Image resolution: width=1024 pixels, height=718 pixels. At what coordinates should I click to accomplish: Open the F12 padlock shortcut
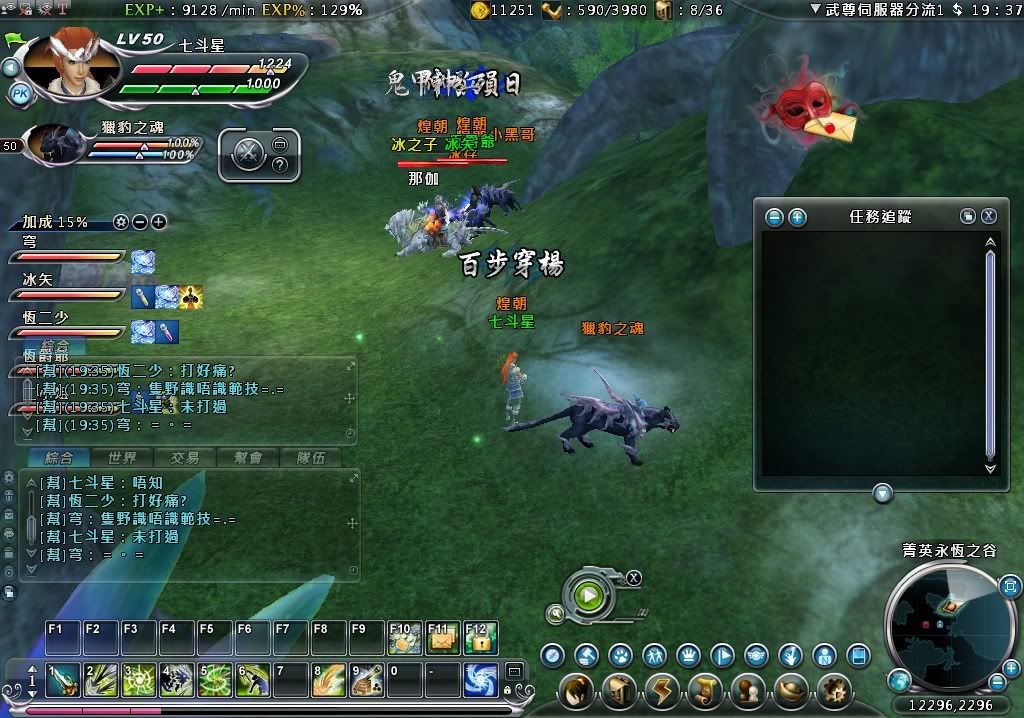tap(480, 638)
